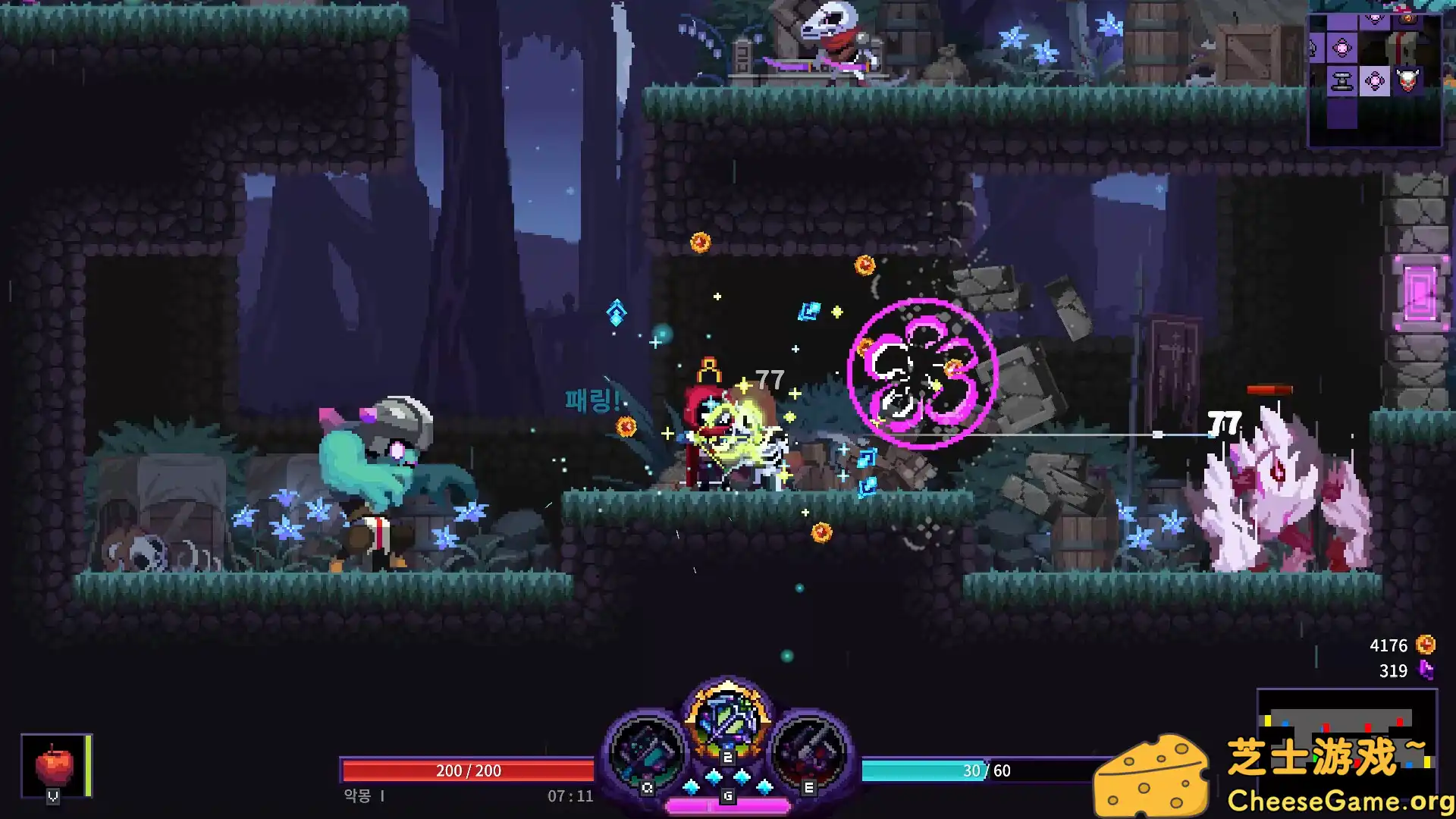
Task: Click the gold coin icon next to 4176
Action: click(1428, 645)
